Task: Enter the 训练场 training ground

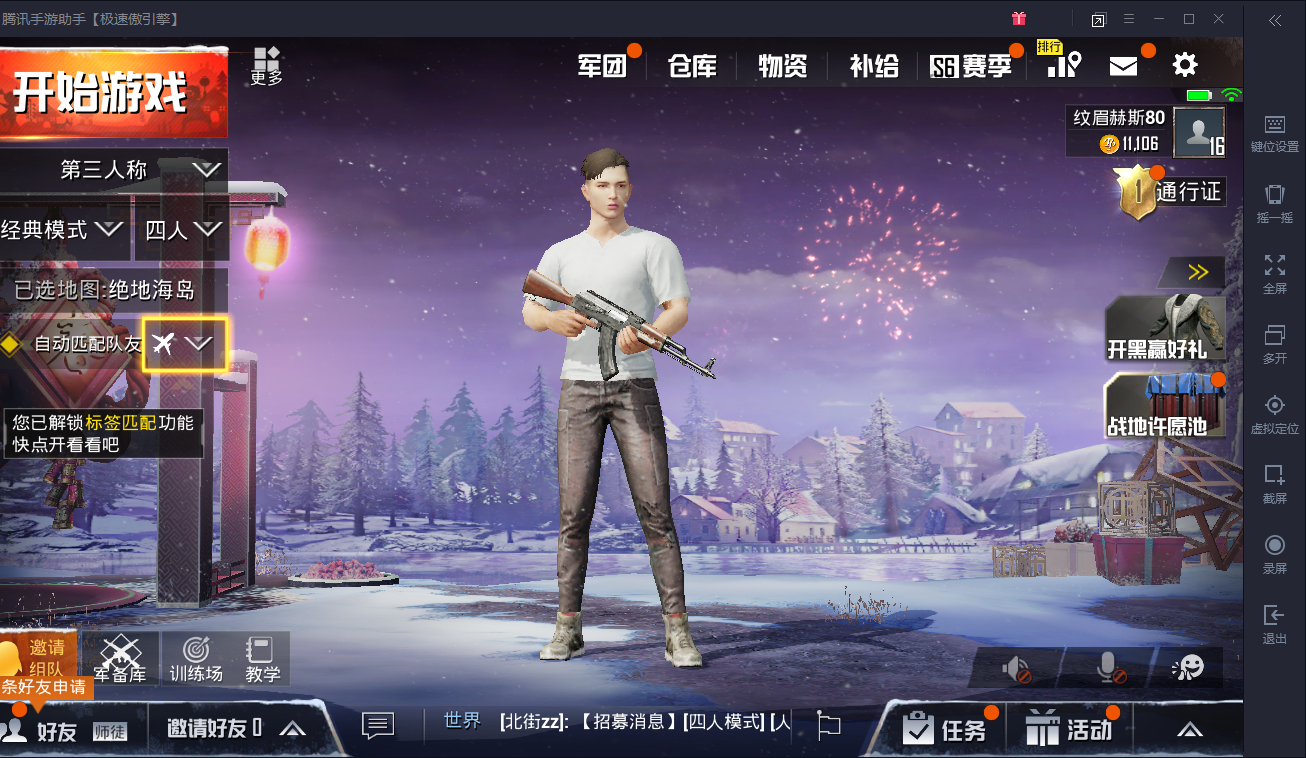Action: coord(196,659)
